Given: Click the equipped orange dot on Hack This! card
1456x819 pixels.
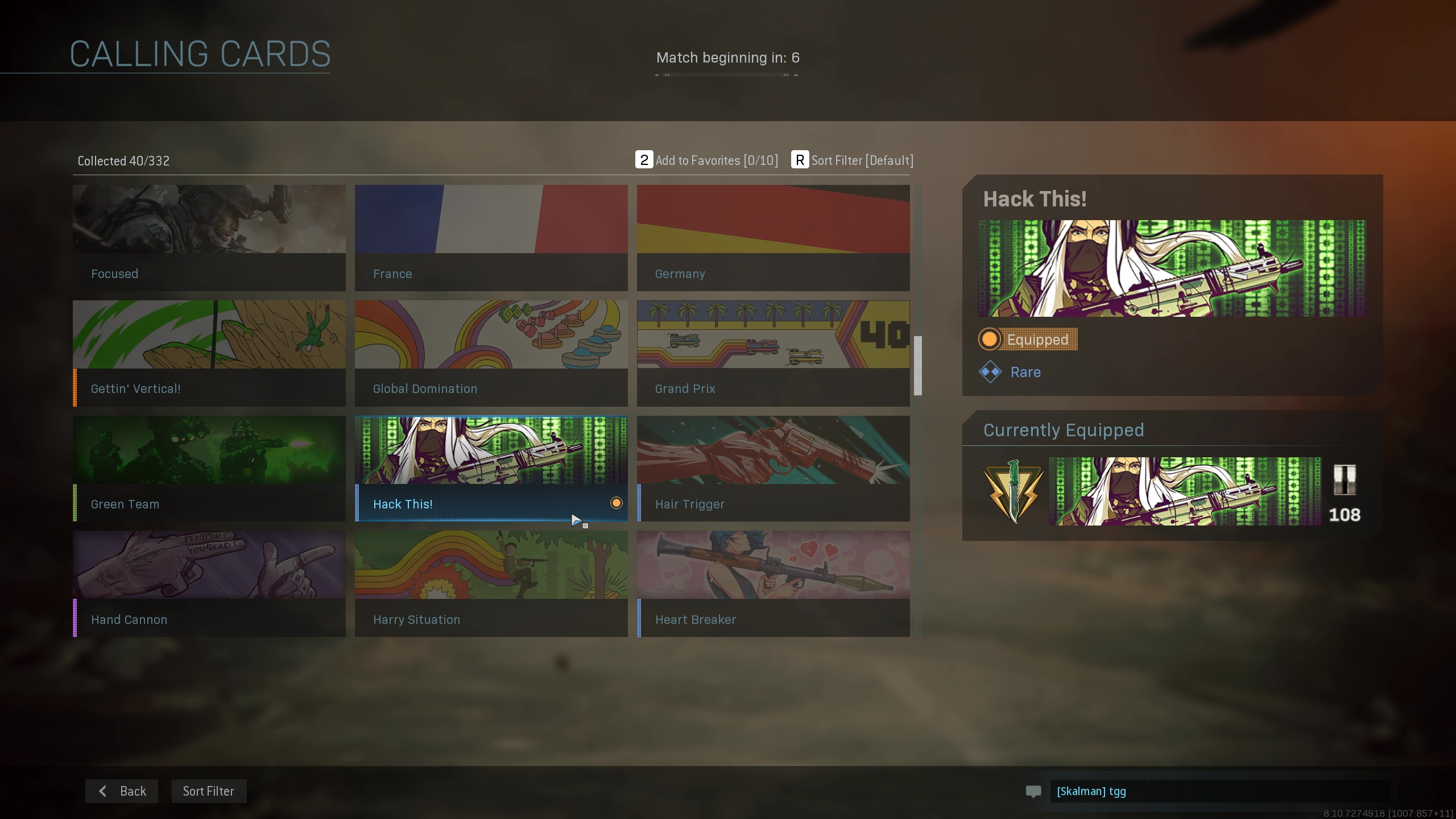Looking at the screenshot, I should coord(616,503).
